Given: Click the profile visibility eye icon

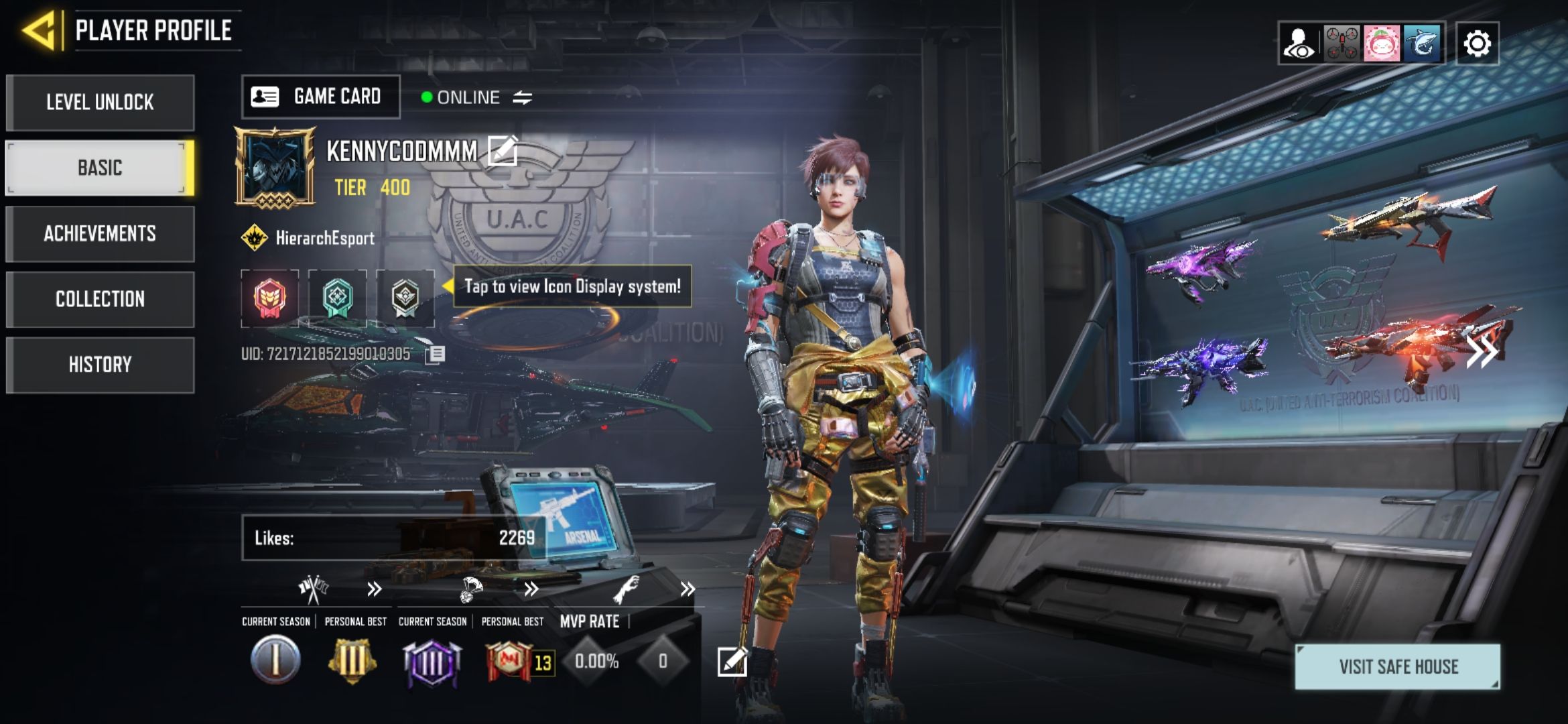Looking at the screenshot, I should (x=1299, y=44).
